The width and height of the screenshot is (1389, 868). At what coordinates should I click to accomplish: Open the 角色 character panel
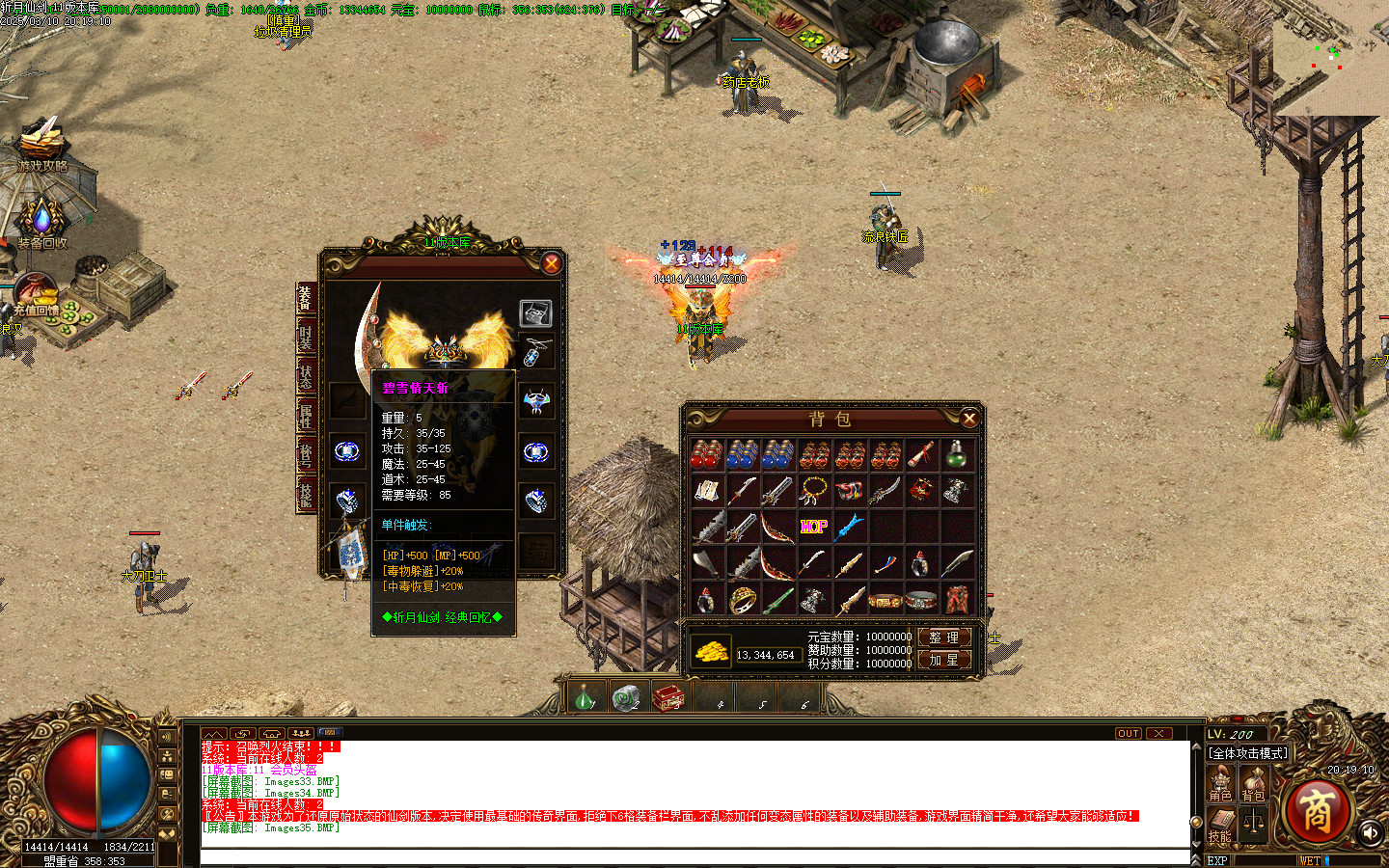(x=1220, y=783)
